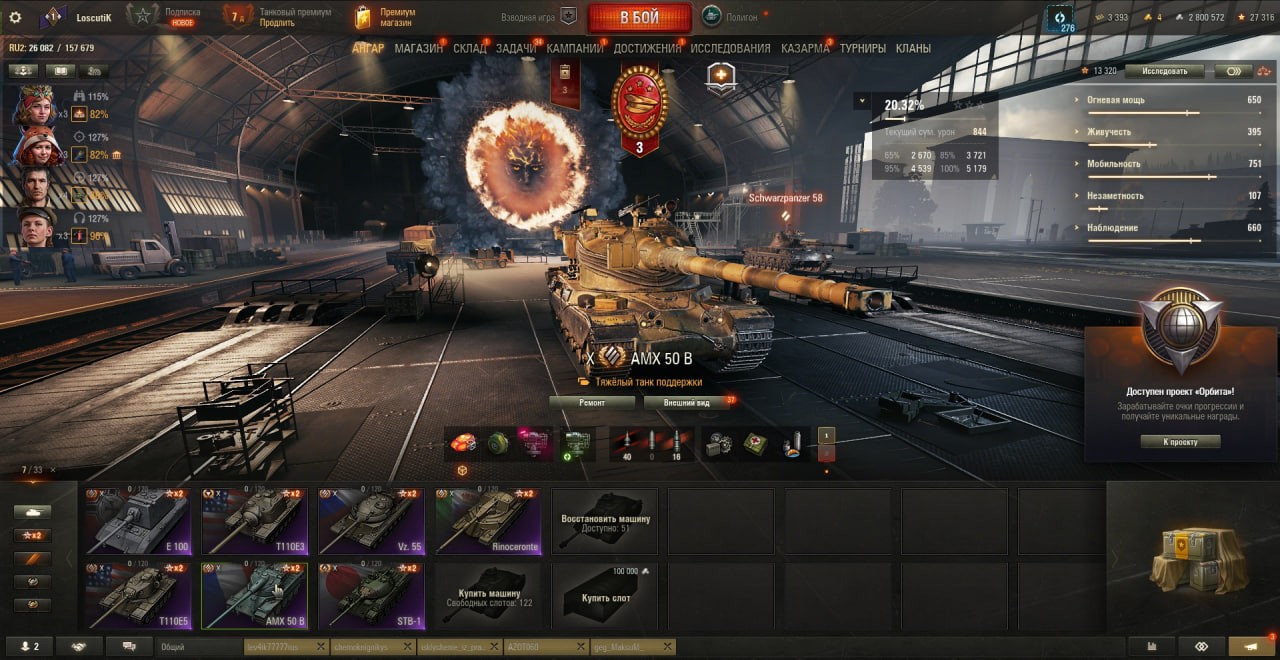Go to the ИССЛЕДОВАНИЯ tab
Viewport: 1280px width, 660px height.
[730, 48]
